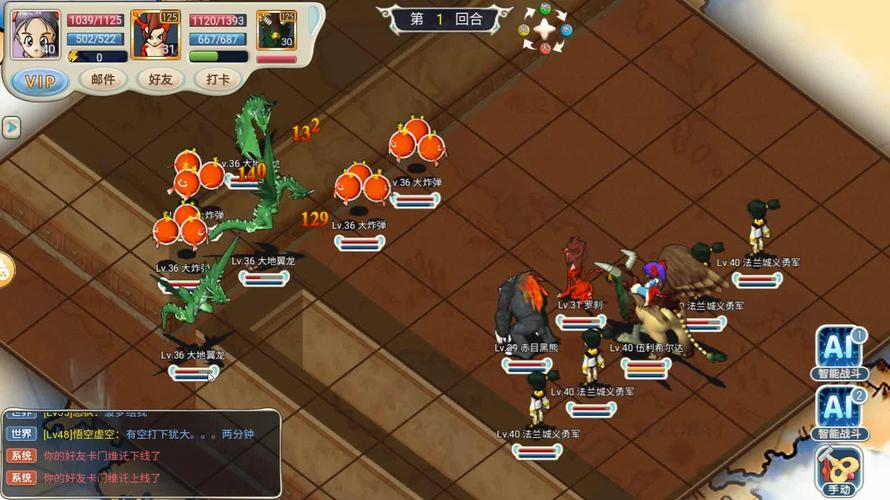Click the elemental affinity wheel icon
The width and height of the screenshot is (890, 500).
click(545, 28)
